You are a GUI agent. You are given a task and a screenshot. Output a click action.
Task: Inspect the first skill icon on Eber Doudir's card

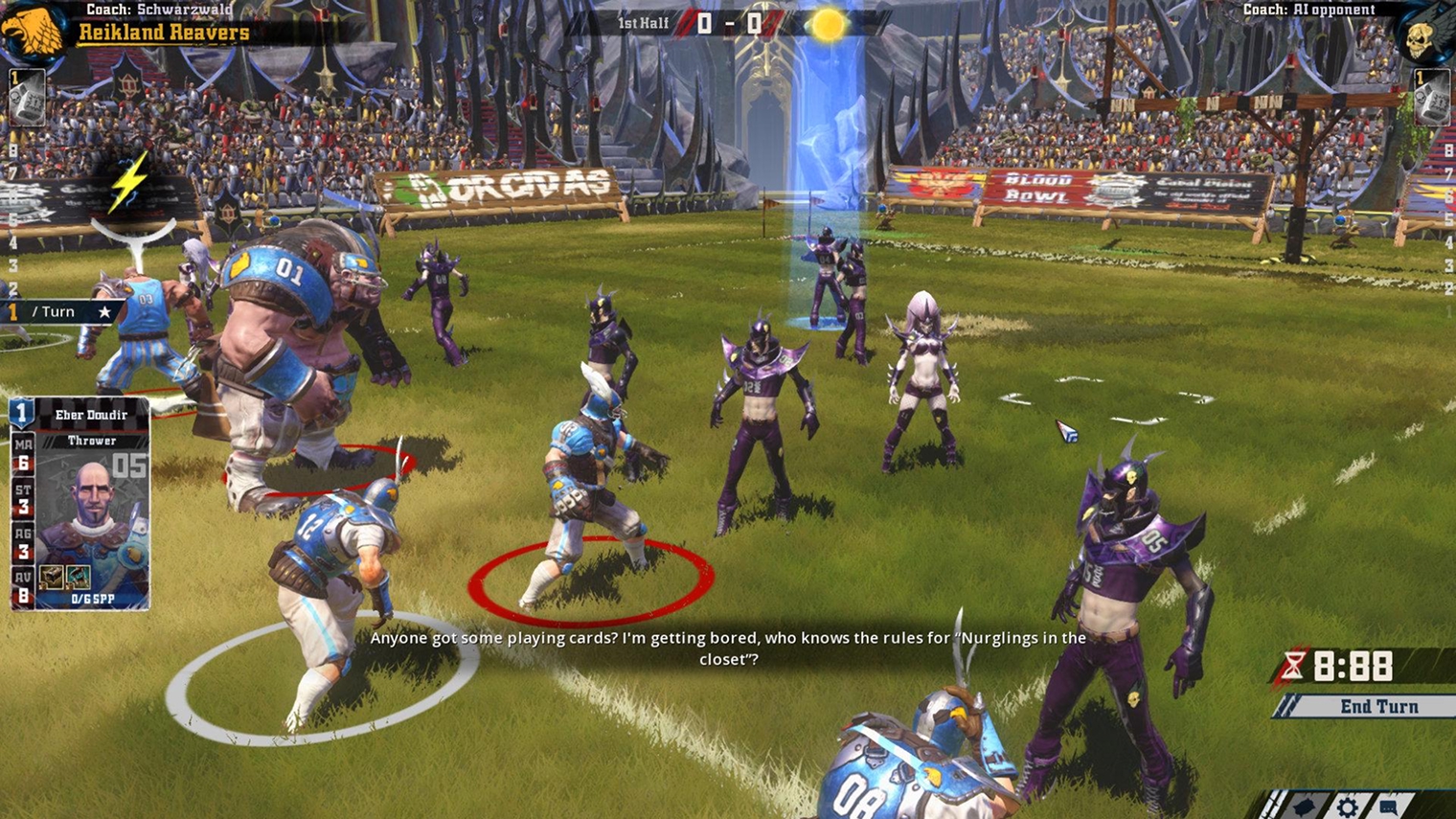(52, 577)
